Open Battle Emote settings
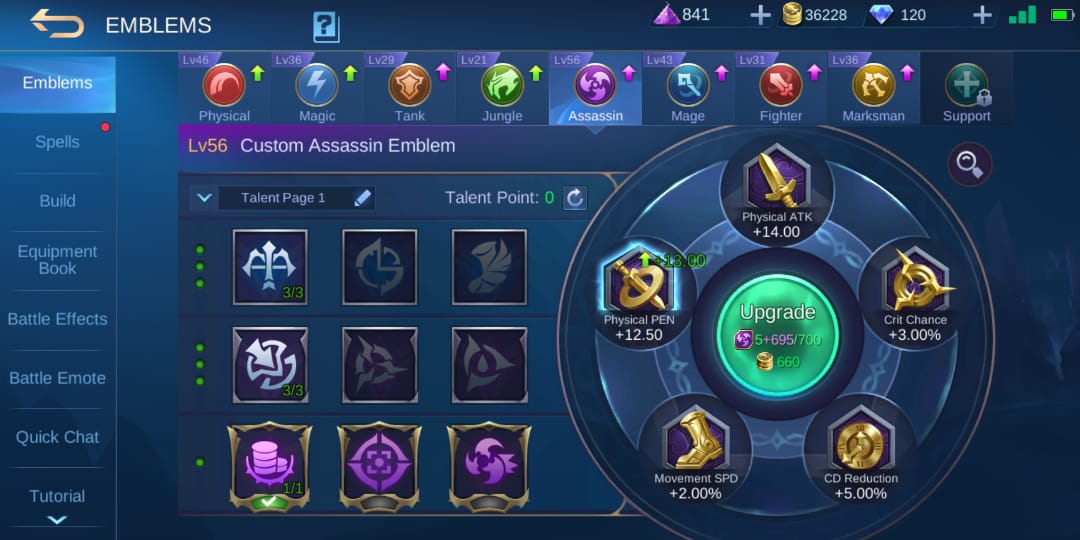This screenshot has width=1080, height=540. click(x=57, y=378)
